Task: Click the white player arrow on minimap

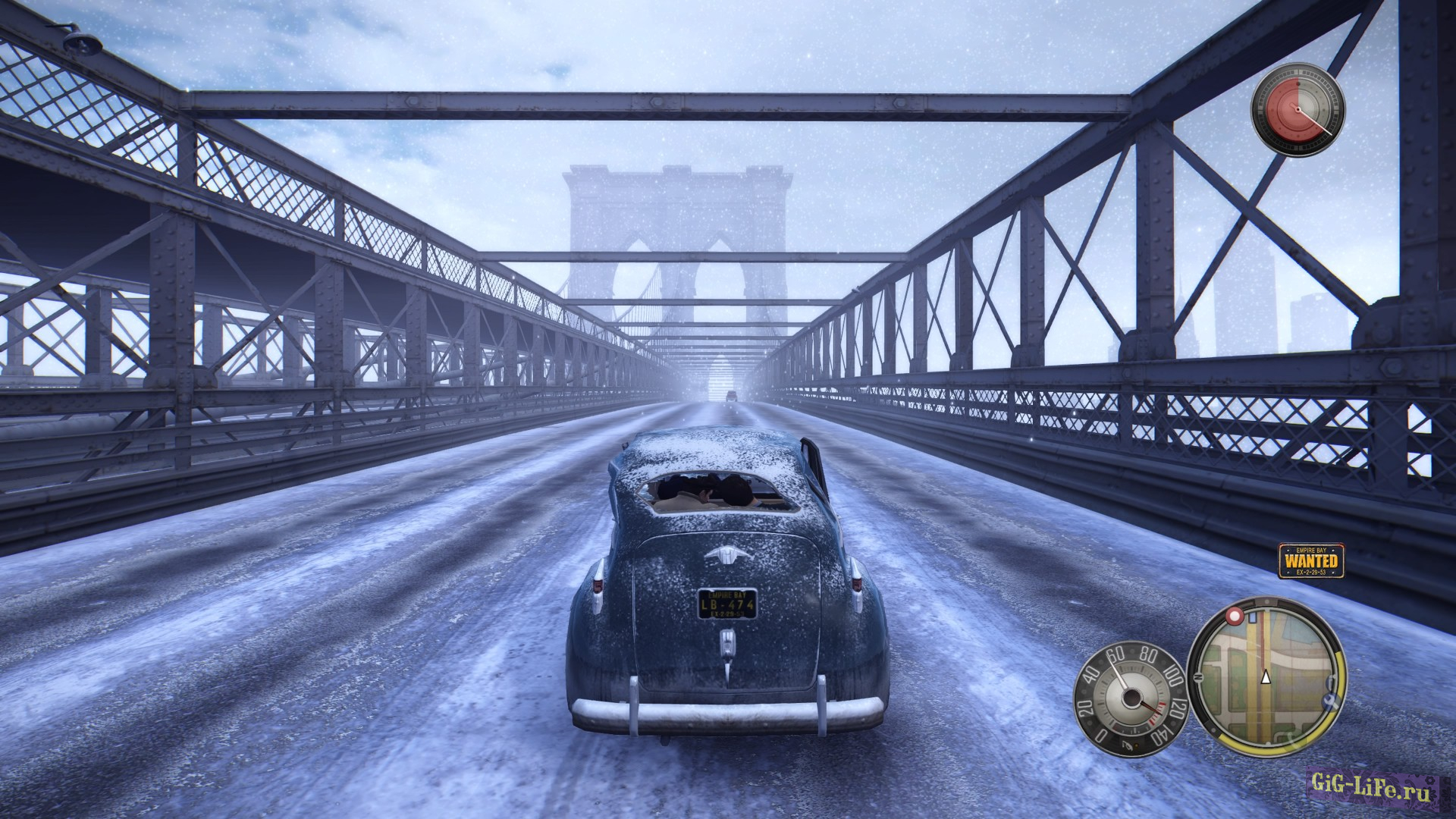Action: click(x=1265, y=677)
